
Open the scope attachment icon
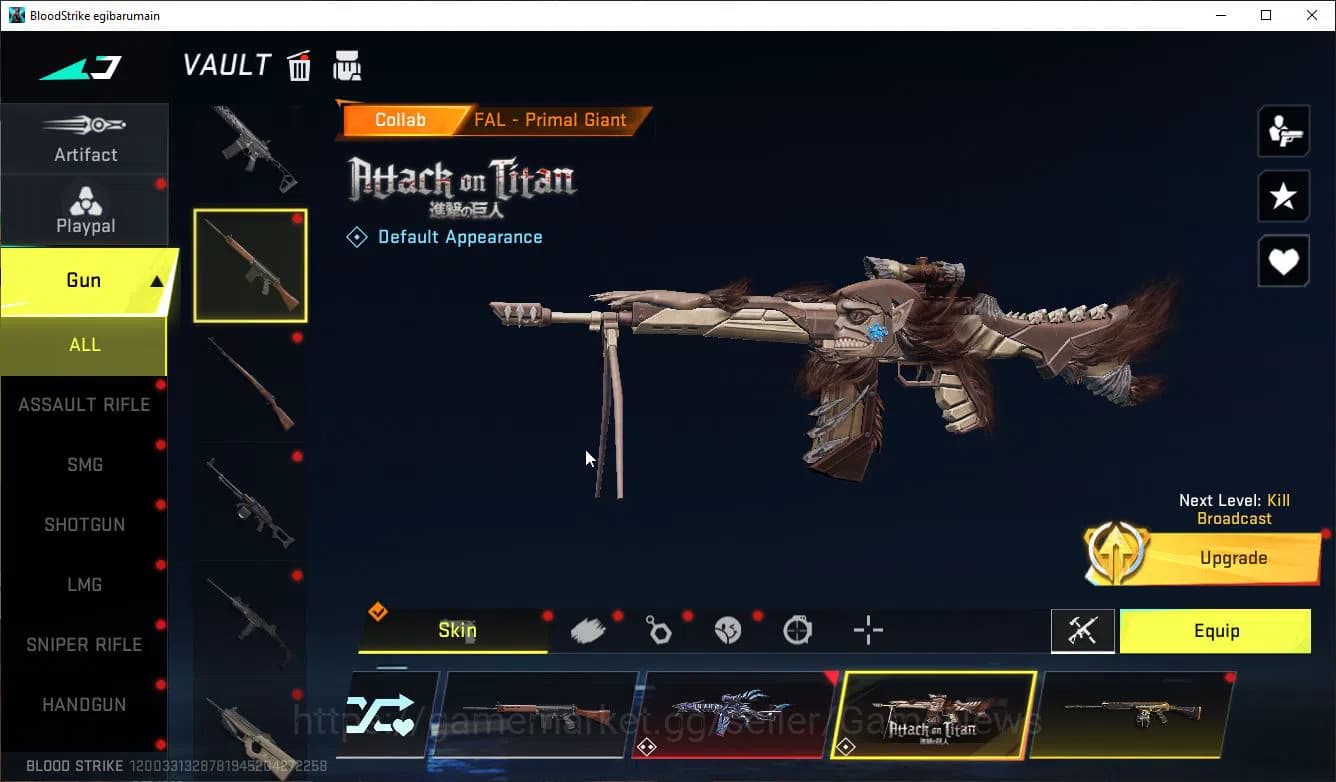click(798, 630)
